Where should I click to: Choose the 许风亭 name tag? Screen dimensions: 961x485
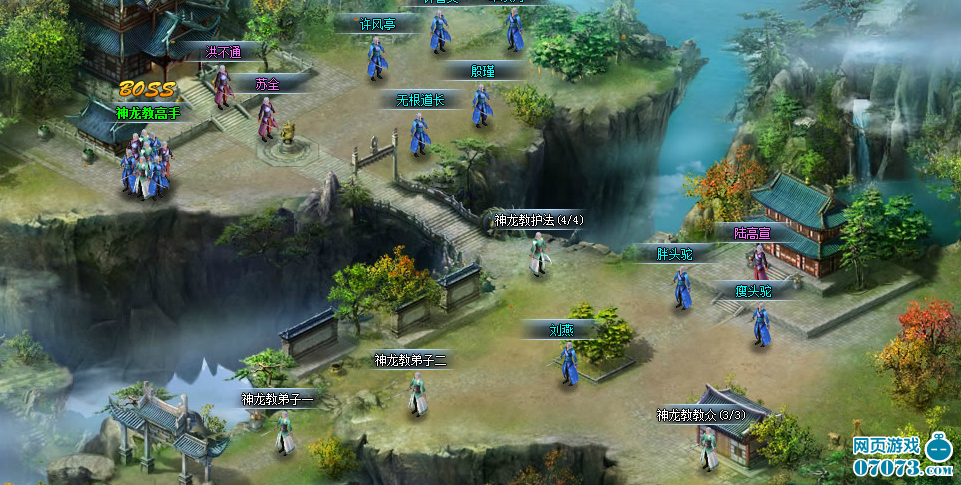pyautogui.click(x=376, y=24)
